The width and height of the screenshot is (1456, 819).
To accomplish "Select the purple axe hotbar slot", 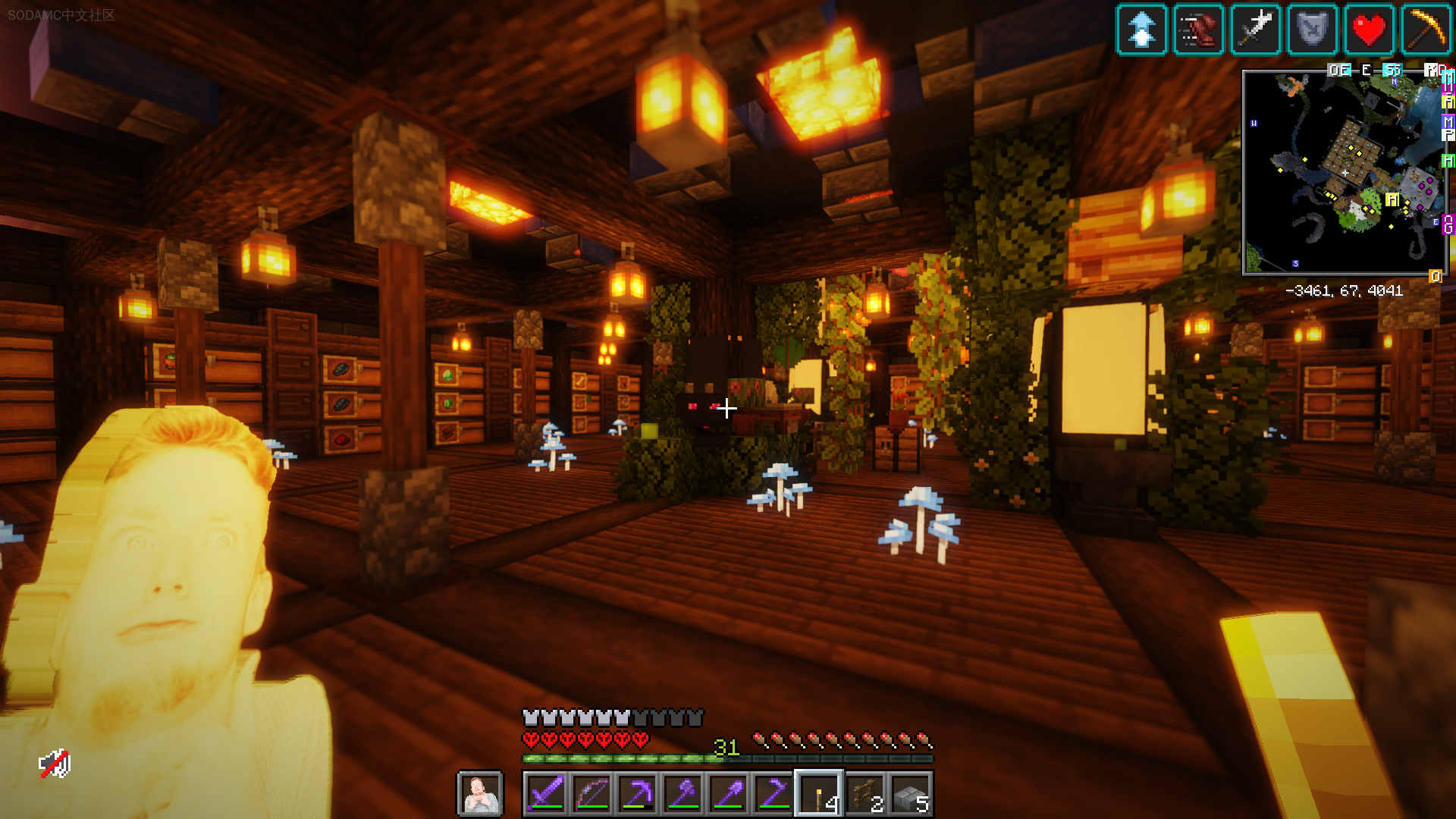I will [x=682, y=794].
